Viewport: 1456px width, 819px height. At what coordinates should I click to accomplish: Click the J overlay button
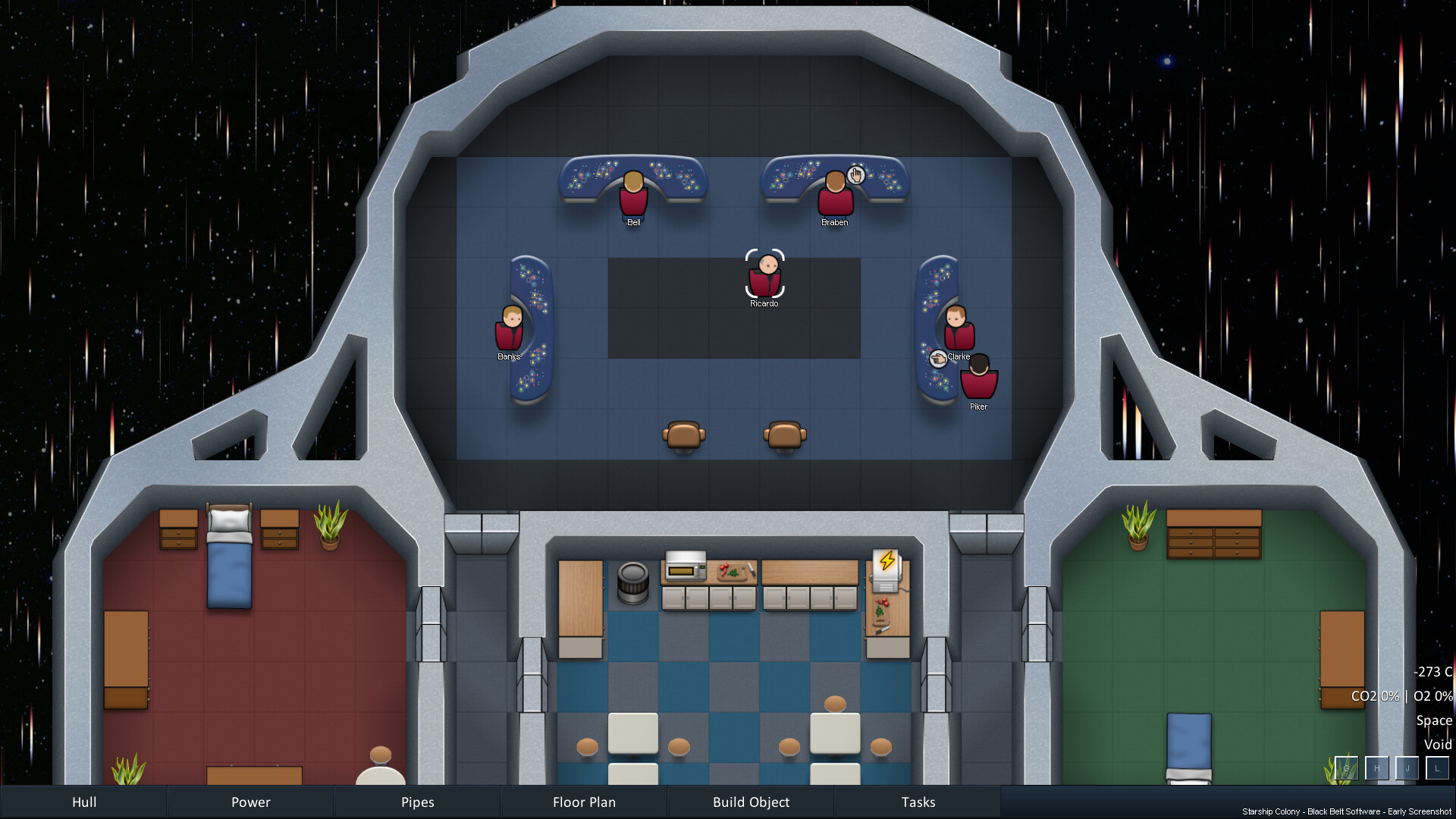(1407, 768)
